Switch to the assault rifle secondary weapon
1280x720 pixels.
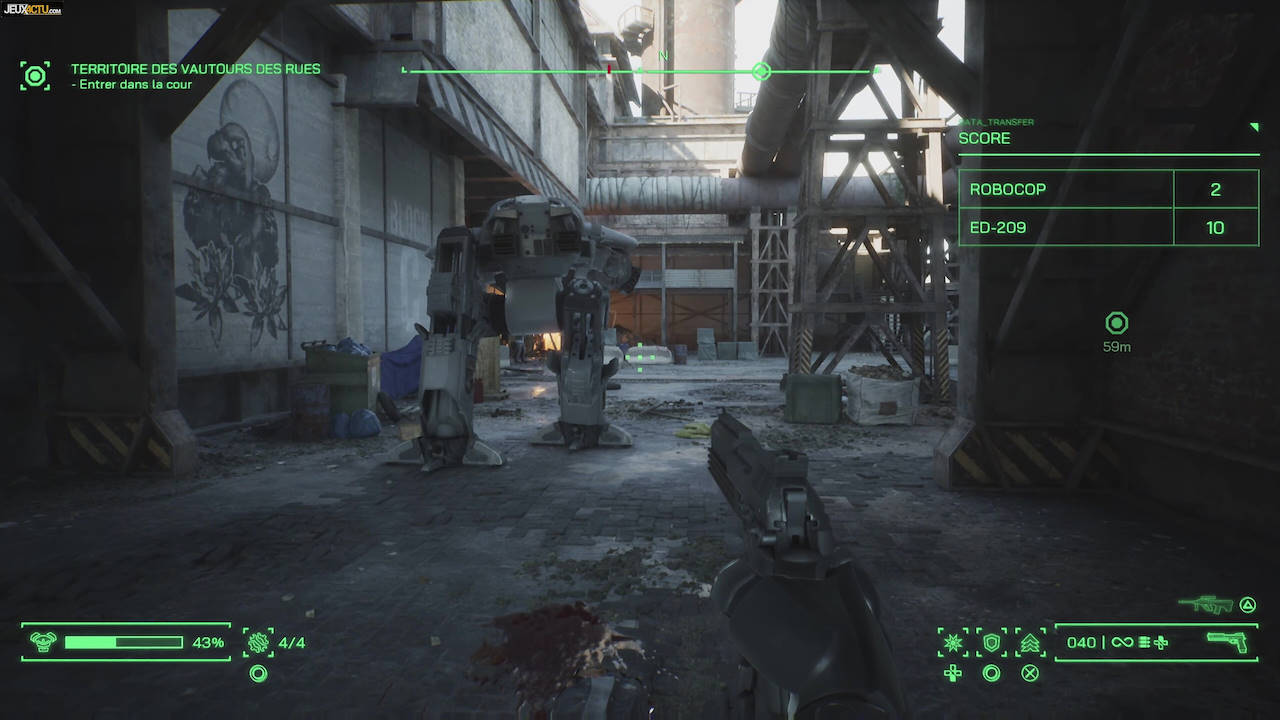coord(1205,604)
